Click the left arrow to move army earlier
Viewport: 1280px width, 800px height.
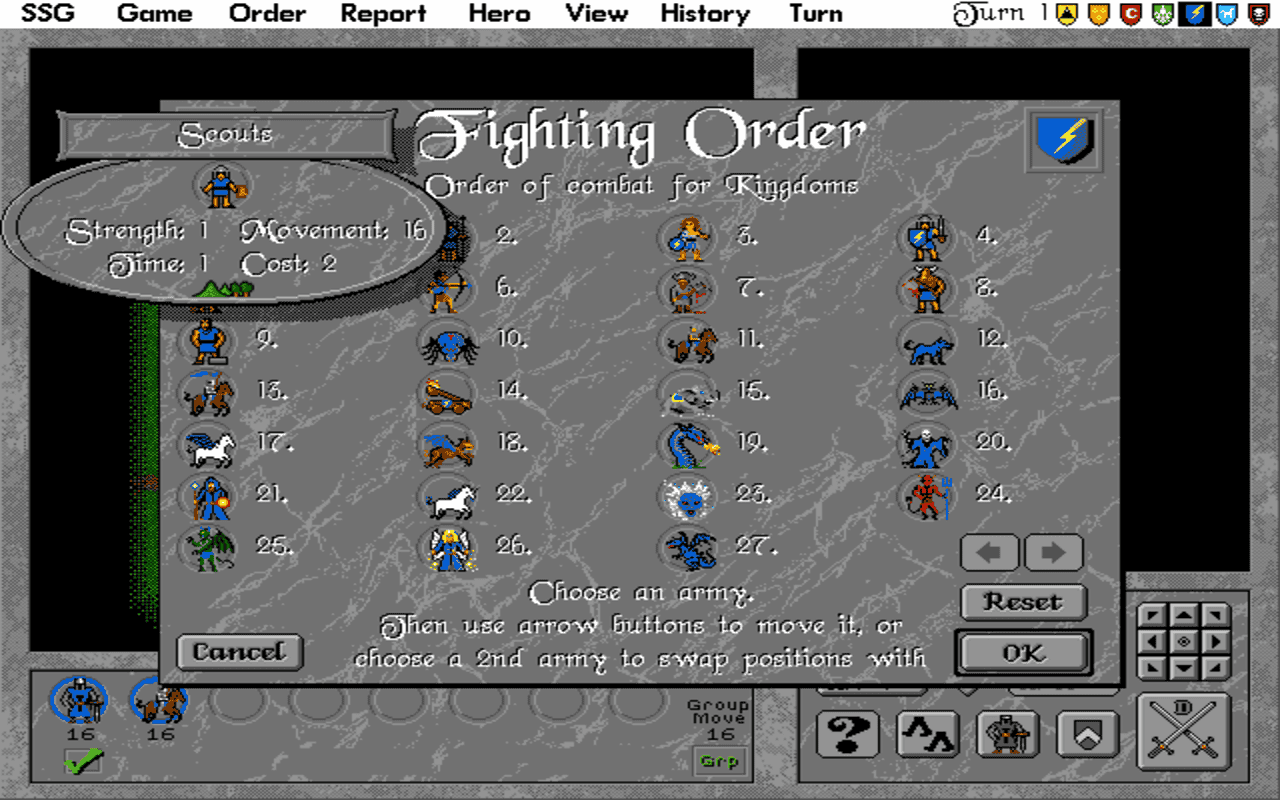point(989,553)
